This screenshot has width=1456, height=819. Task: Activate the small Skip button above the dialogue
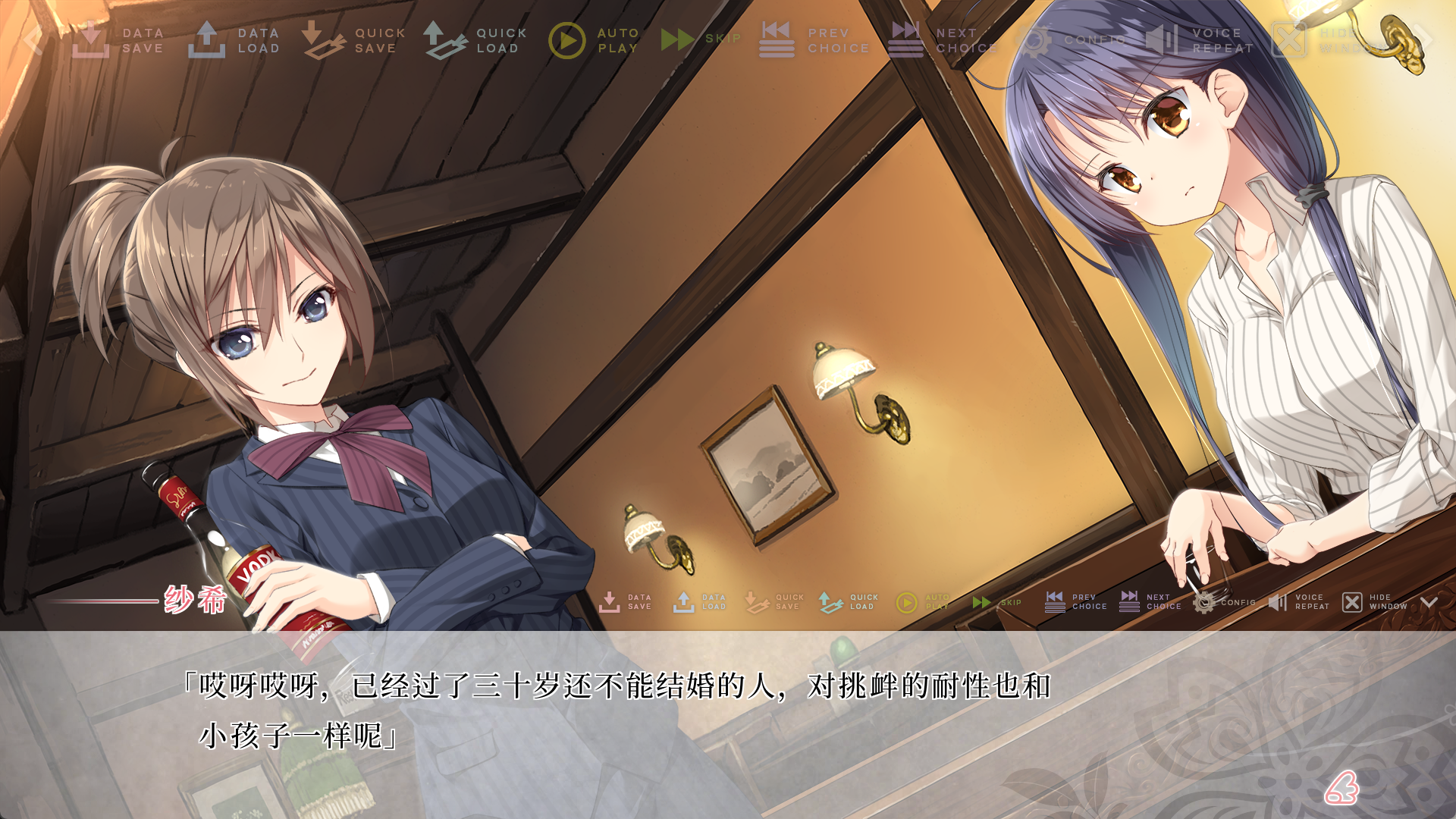pyautogui.click(x=996, y=602)
